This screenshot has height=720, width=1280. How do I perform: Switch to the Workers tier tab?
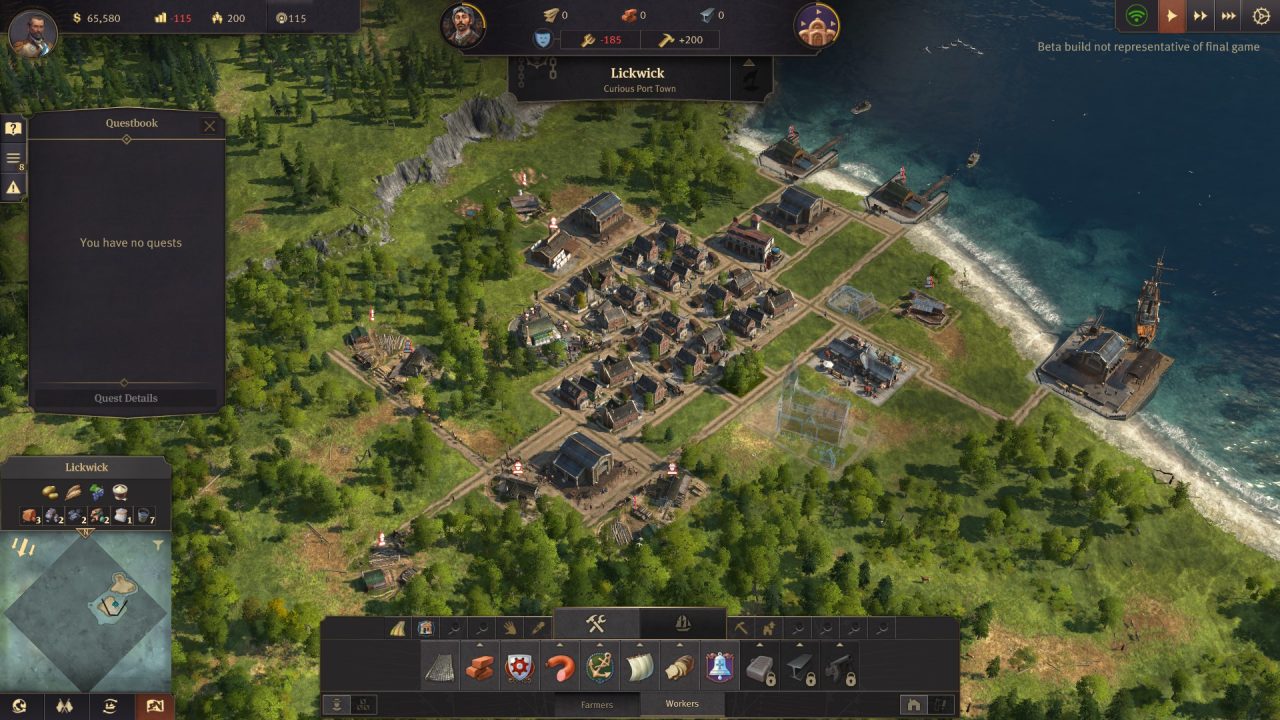tap(683, 705)
